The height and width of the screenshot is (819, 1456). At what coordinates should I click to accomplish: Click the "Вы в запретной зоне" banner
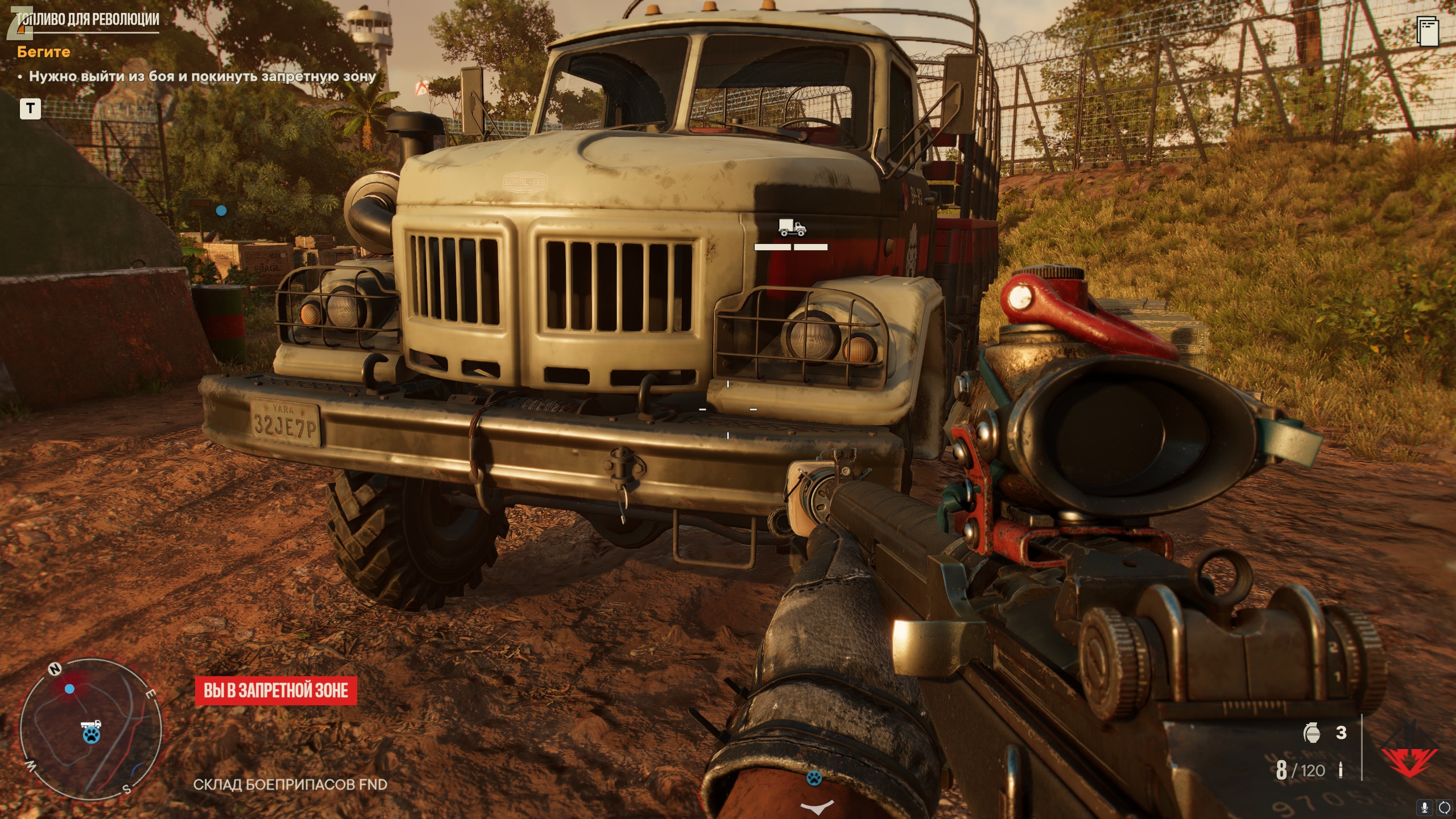tap(276, 690)
